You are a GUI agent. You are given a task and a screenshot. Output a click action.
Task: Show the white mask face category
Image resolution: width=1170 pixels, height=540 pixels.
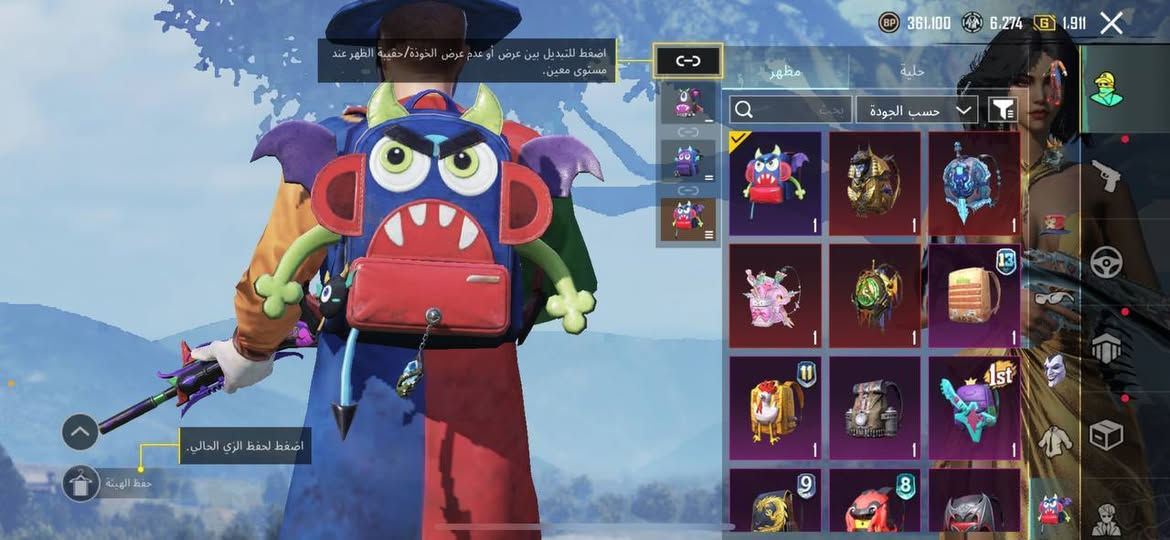tap(1056, 370)
